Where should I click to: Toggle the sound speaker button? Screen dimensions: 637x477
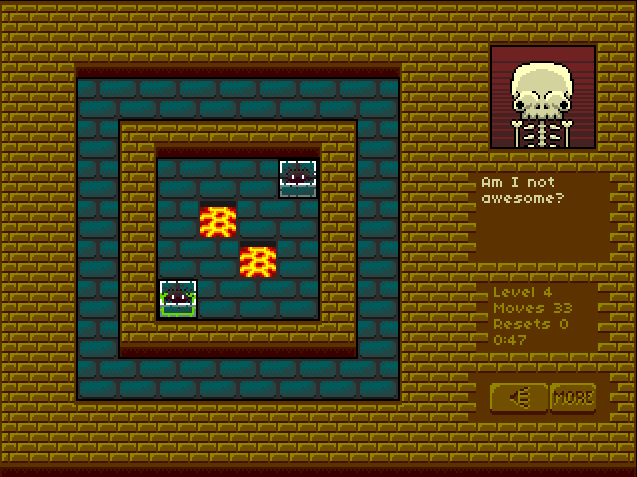(x=519, y=397)
